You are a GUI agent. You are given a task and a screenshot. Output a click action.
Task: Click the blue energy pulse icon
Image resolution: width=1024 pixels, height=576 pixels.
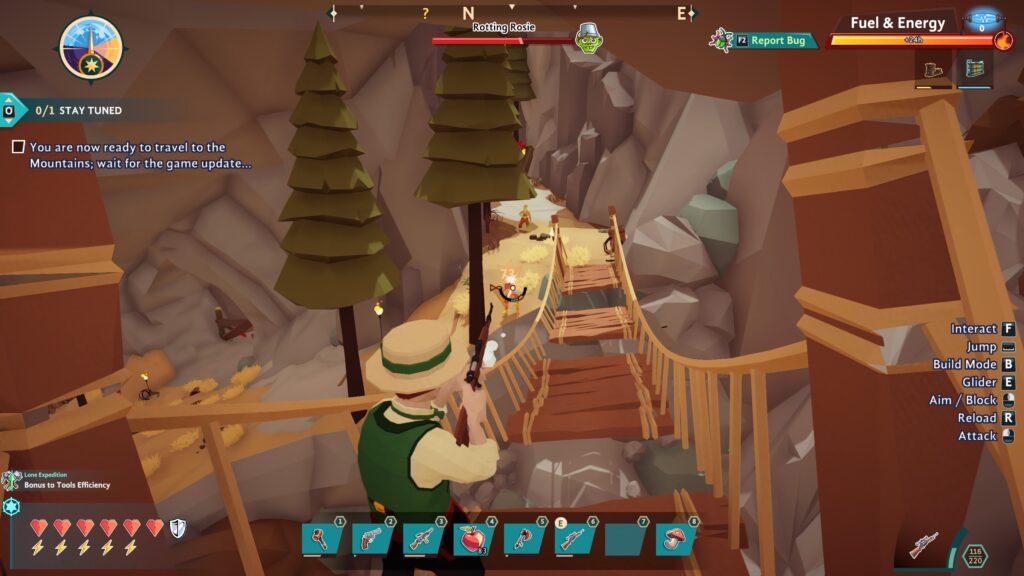pos(982,17)
